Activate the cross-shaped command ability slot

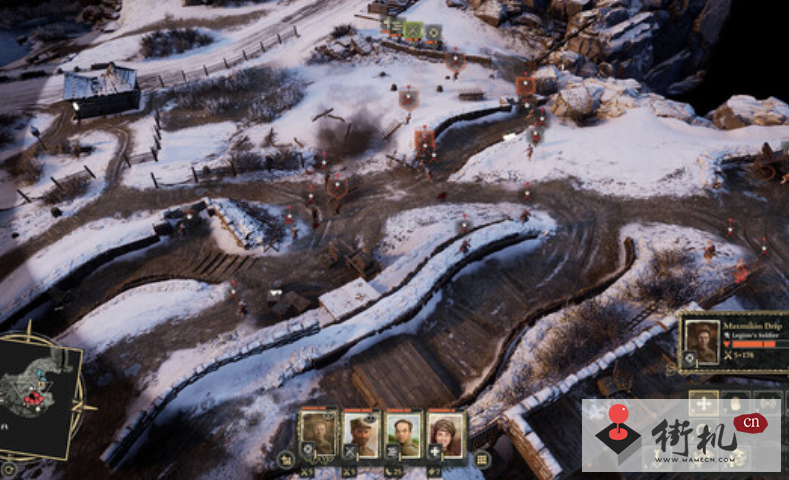click(x=703, y=404)
